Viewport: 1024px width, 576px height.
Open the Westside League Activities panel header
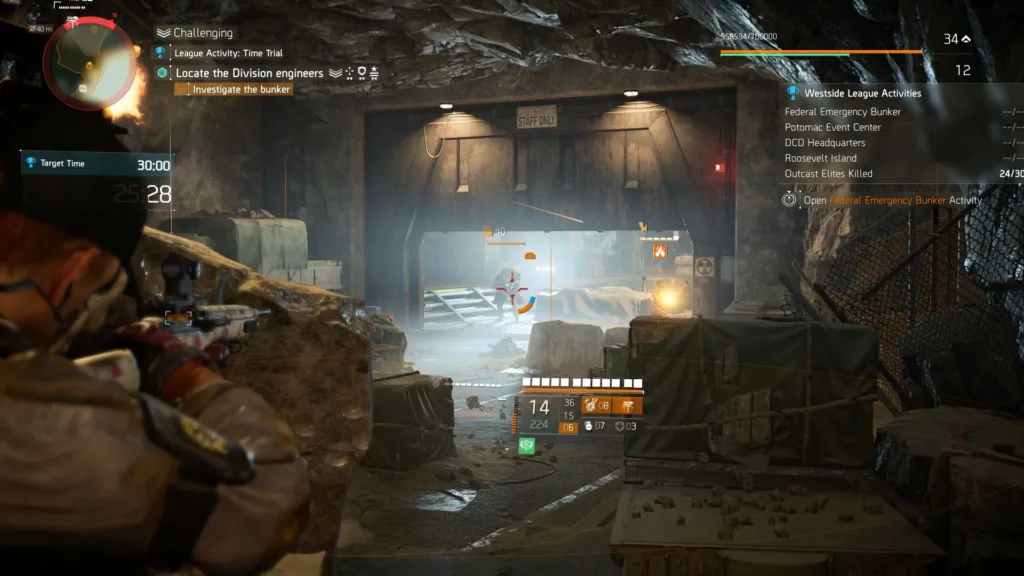point(863,93)
